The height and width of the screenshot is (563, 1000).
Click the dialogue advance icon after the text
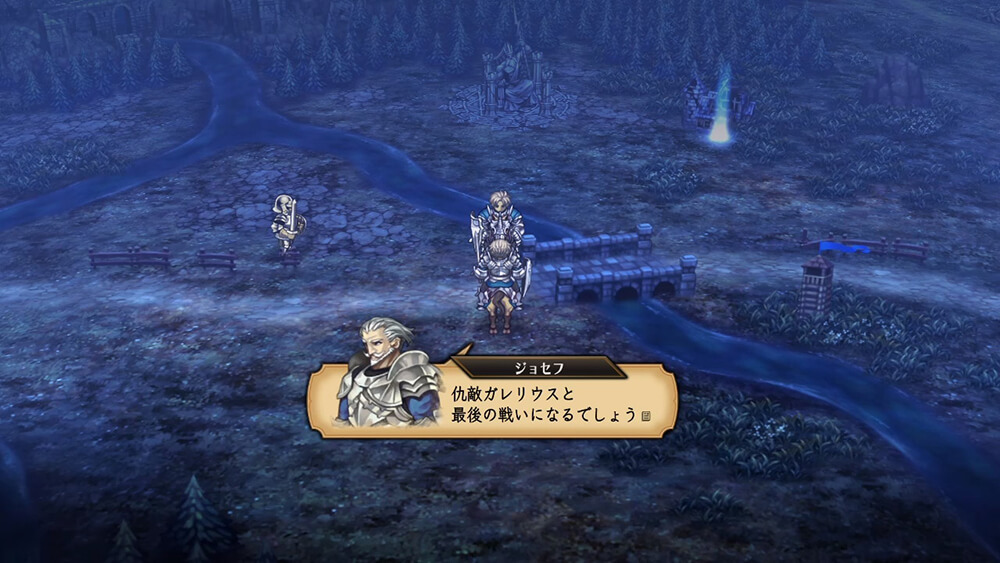point(645,415)
